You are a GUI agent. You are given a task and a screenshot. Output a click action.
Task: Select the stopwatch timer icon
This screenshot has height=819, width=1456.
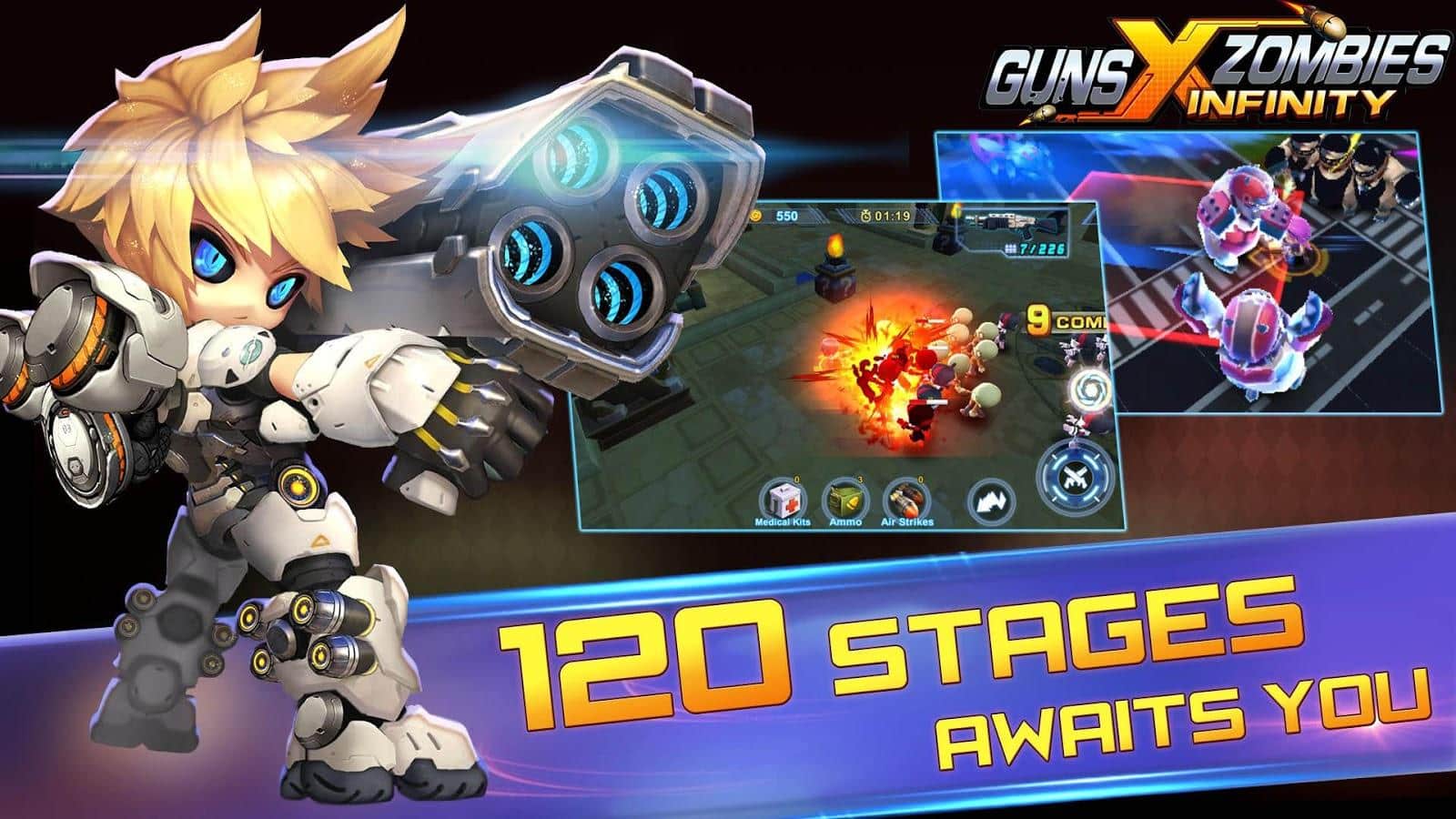click(865, 216)
